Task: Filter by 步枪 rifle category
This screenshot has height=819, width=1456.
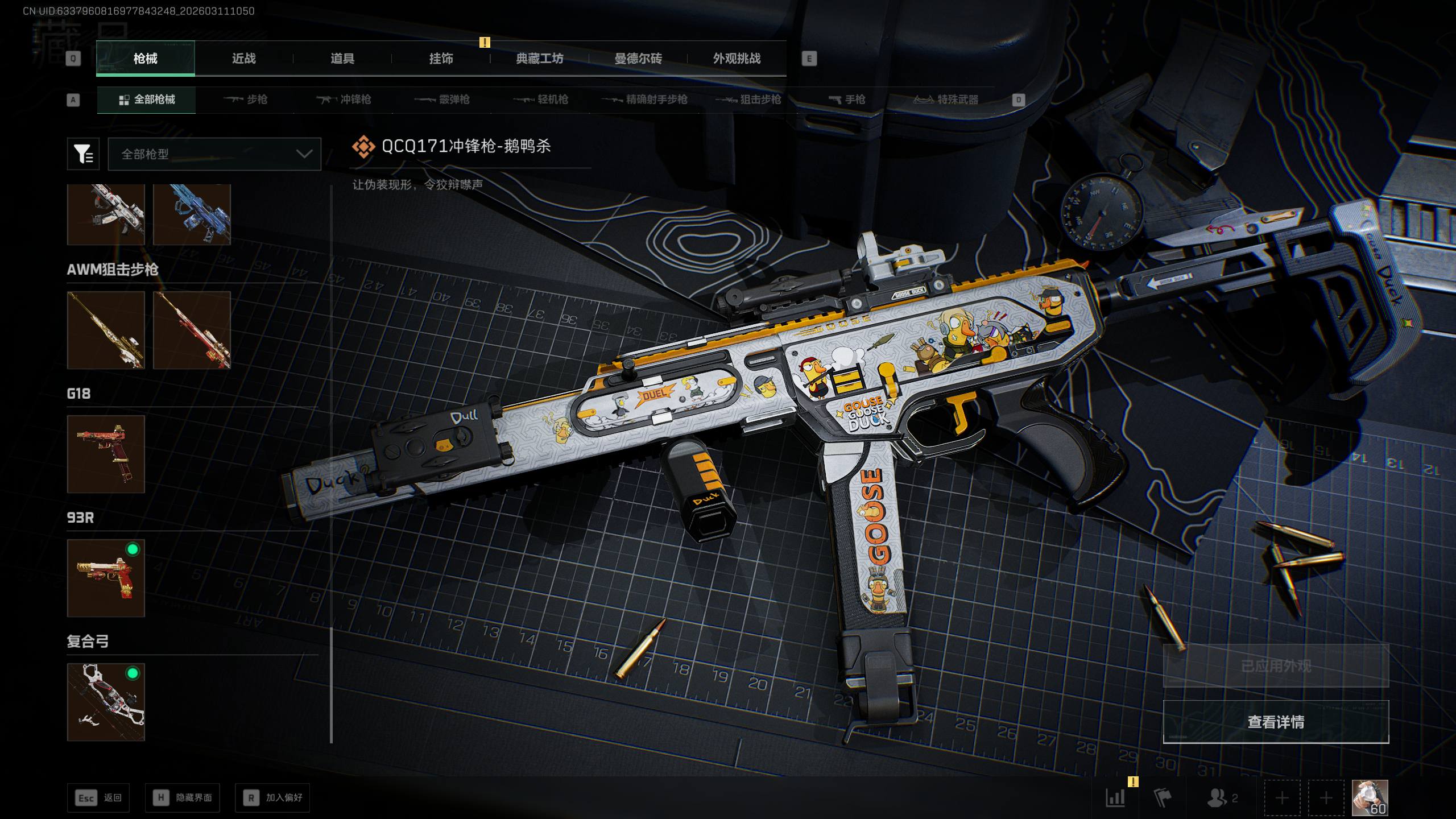Action: (246, 100)
